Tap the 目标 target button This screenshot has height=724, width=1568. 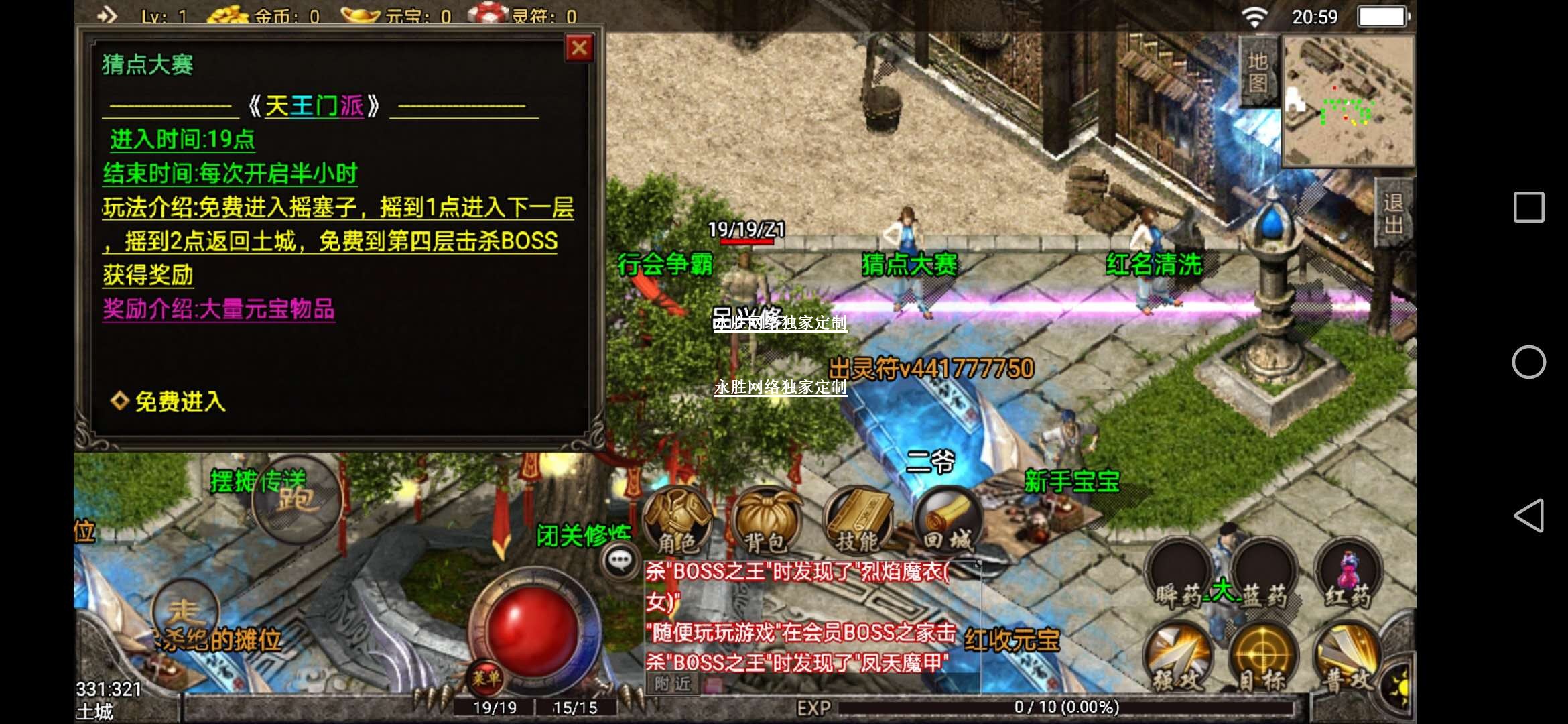[1264, 660]
